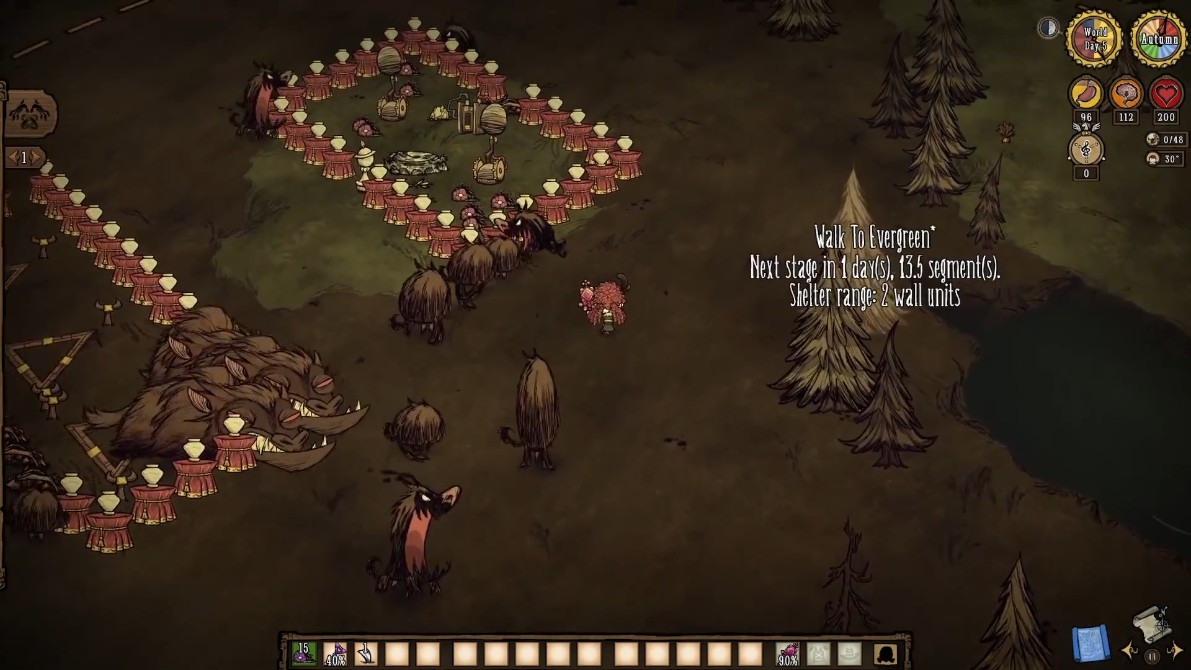Click the World Day 5 clock
The image size is (1191, 670).
coord(1093,39)
